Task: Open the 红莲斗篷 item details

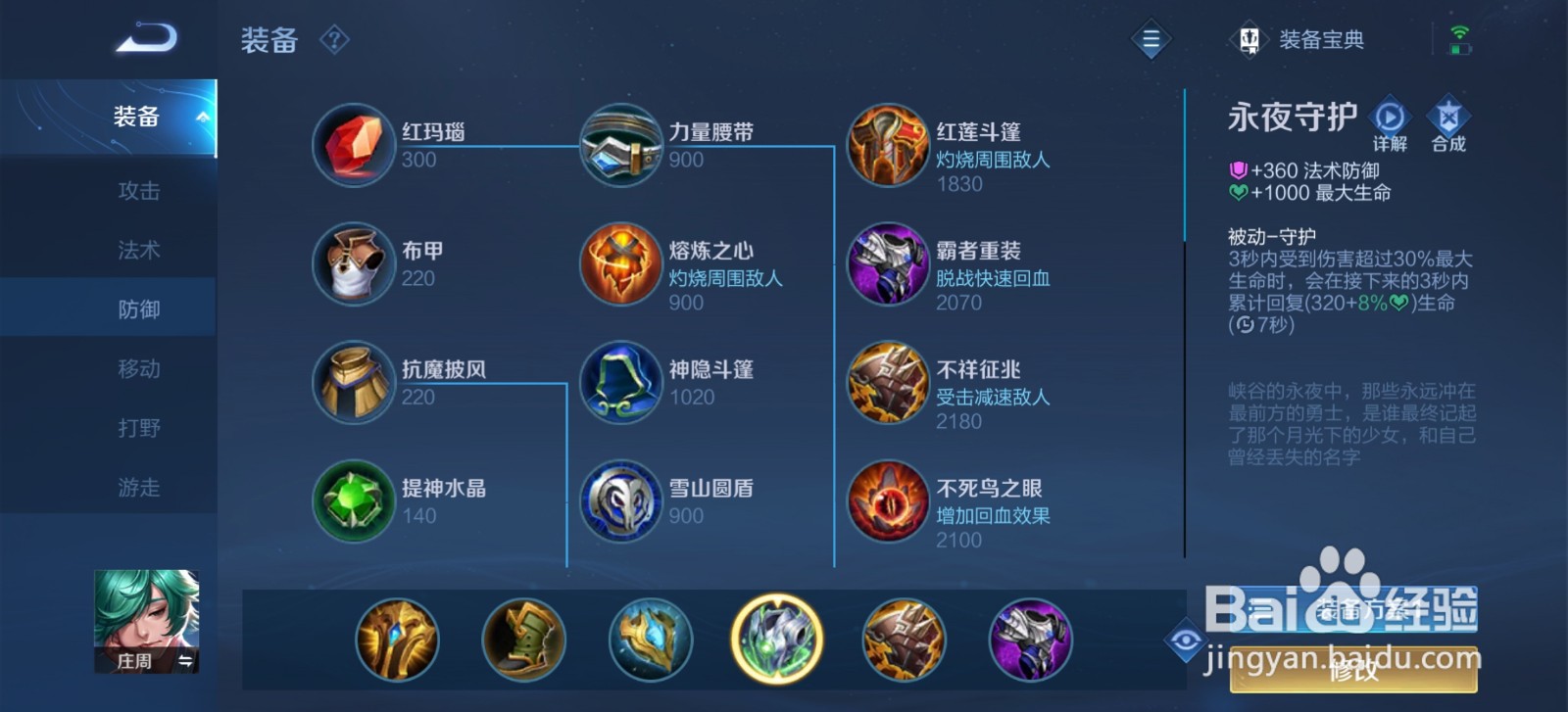Action: [887, 145]
